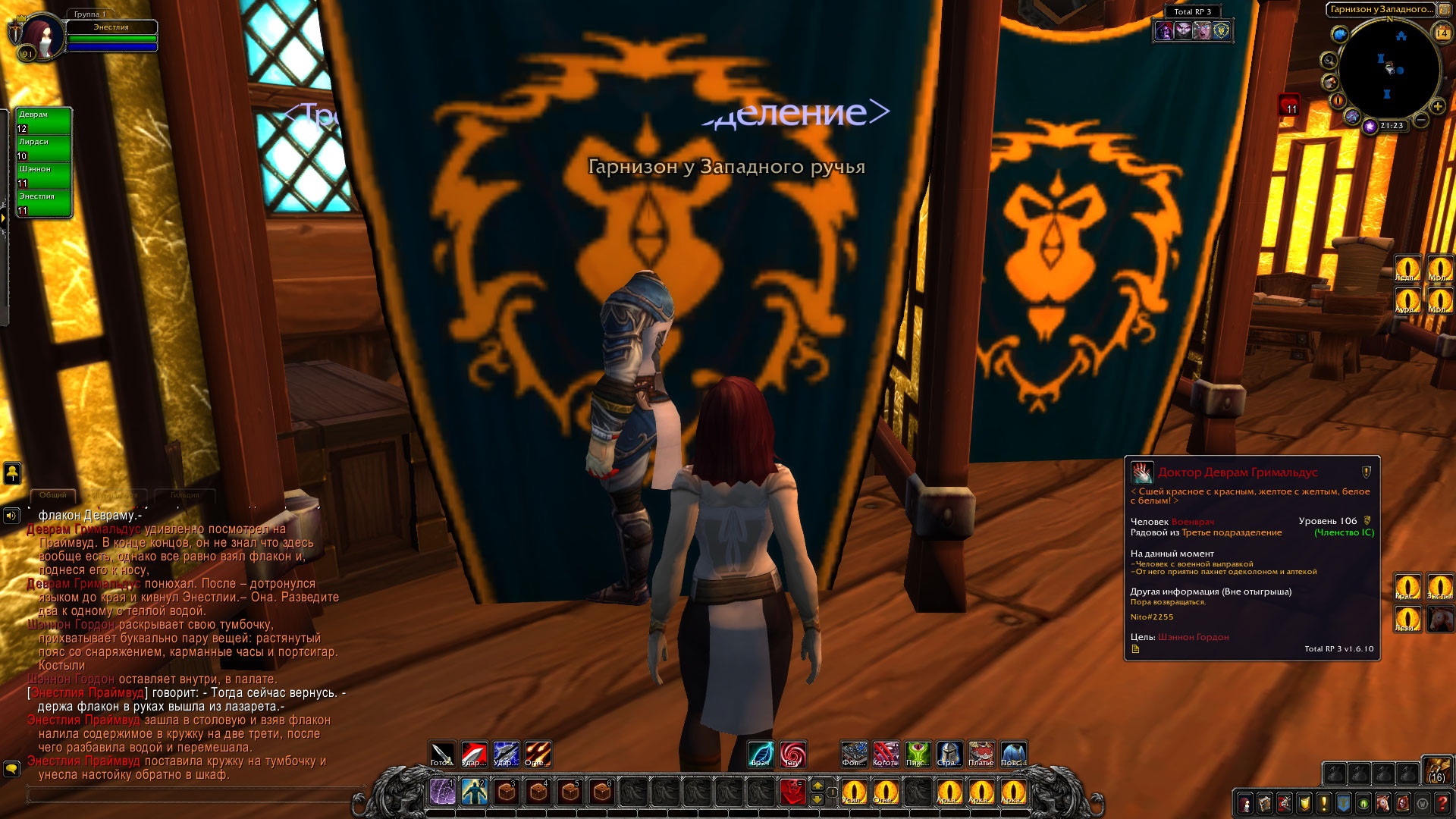The image size is (1456, 819).
Task: Open the quest log exclamation button
Action: [x=1324, y=803]
